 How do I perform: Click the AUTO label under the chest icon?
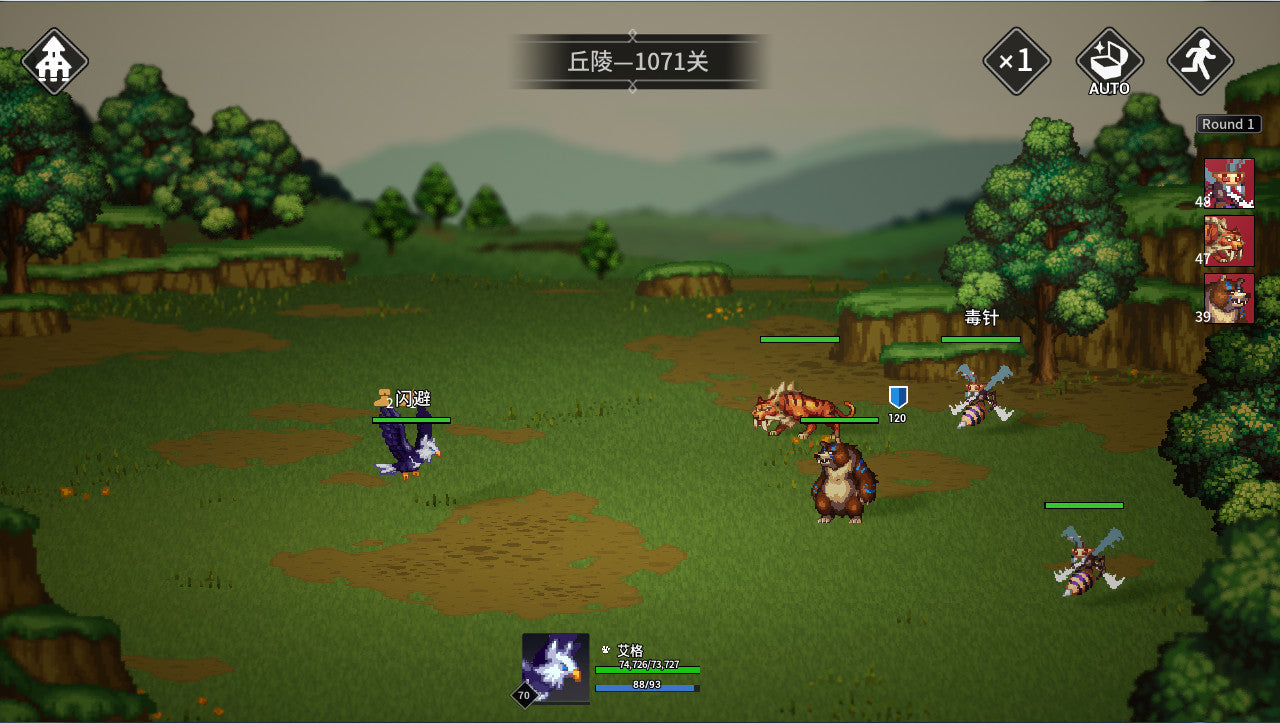coord(1110,89)
